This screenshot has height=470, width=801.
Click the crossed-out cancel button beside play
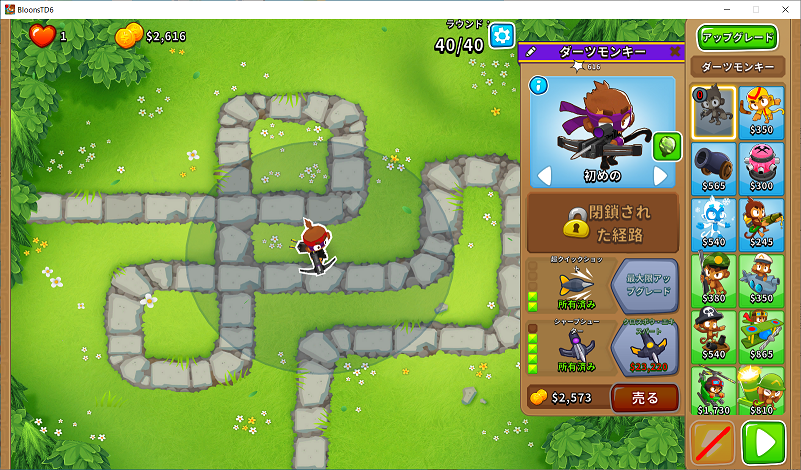[x=713, y=442]
